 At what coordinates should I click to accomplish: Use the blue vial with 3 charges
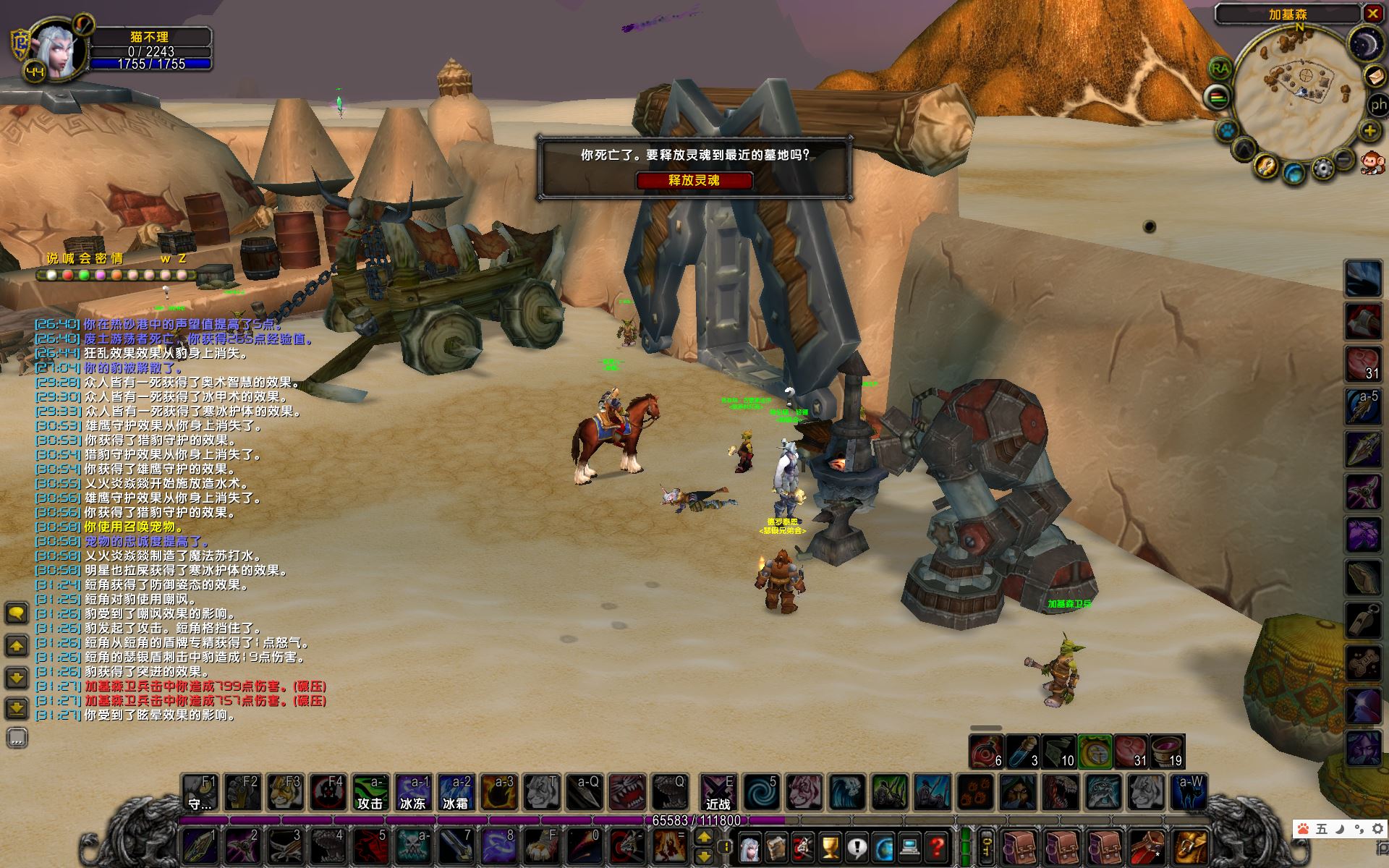[1023, 752]
